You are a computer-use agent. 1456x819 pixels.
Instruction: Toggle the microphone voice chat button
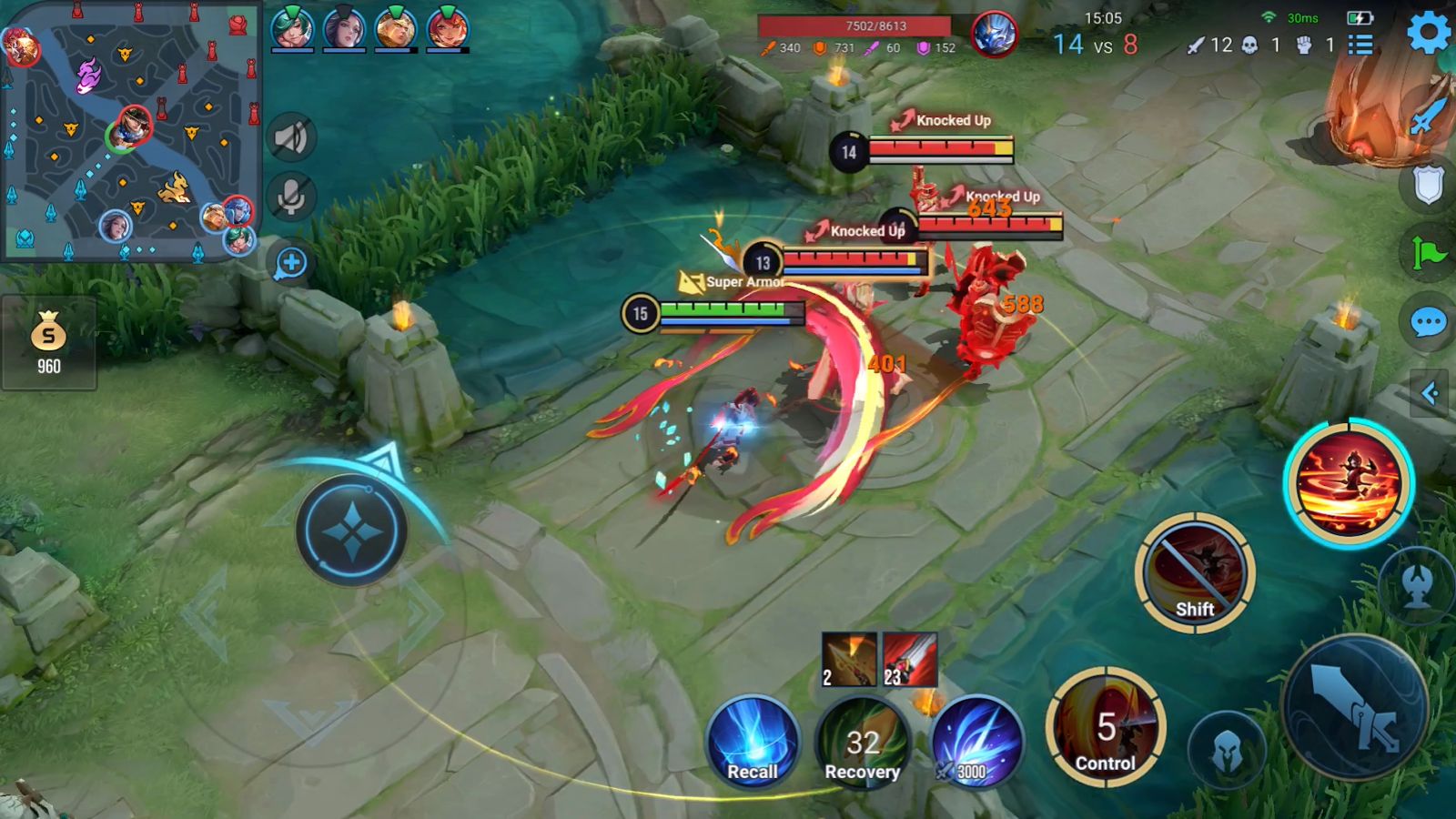291,197
